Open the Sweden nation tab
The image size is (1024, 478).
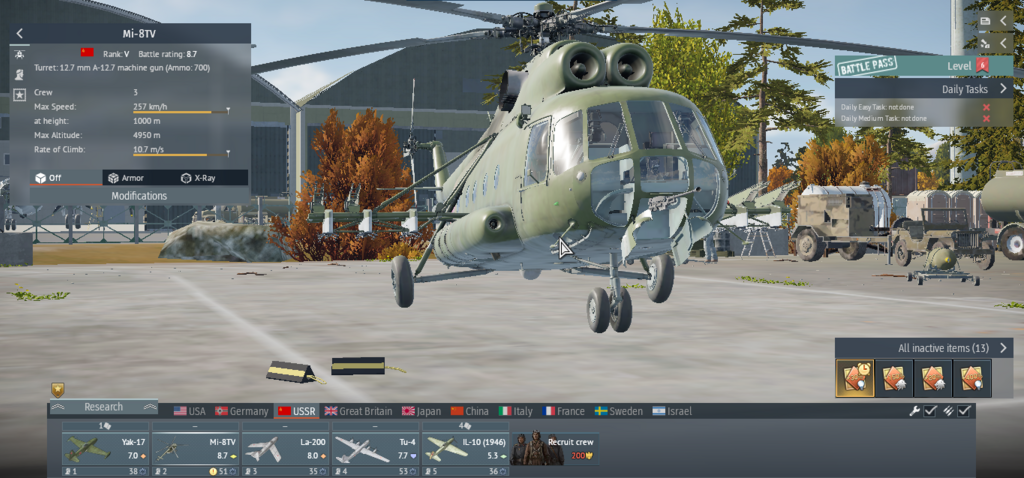pos(619,411)
